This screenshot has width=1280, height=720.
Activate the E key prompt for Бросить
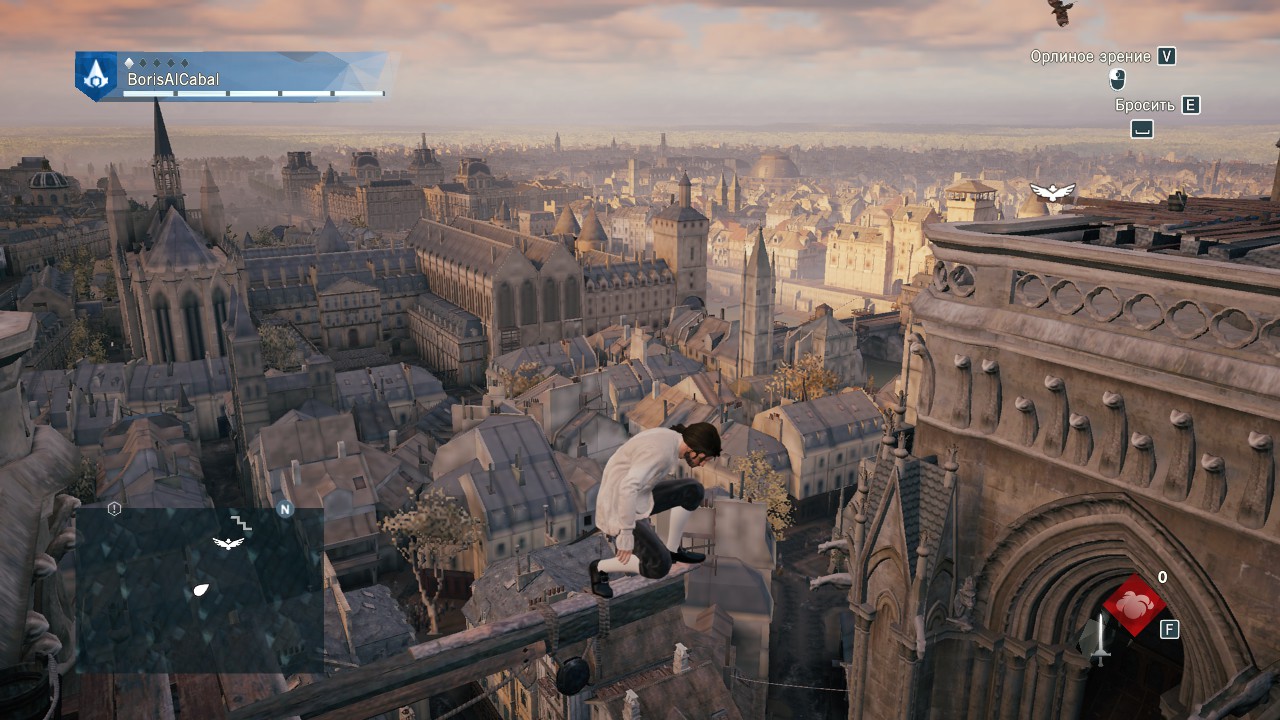(1190, 105)
